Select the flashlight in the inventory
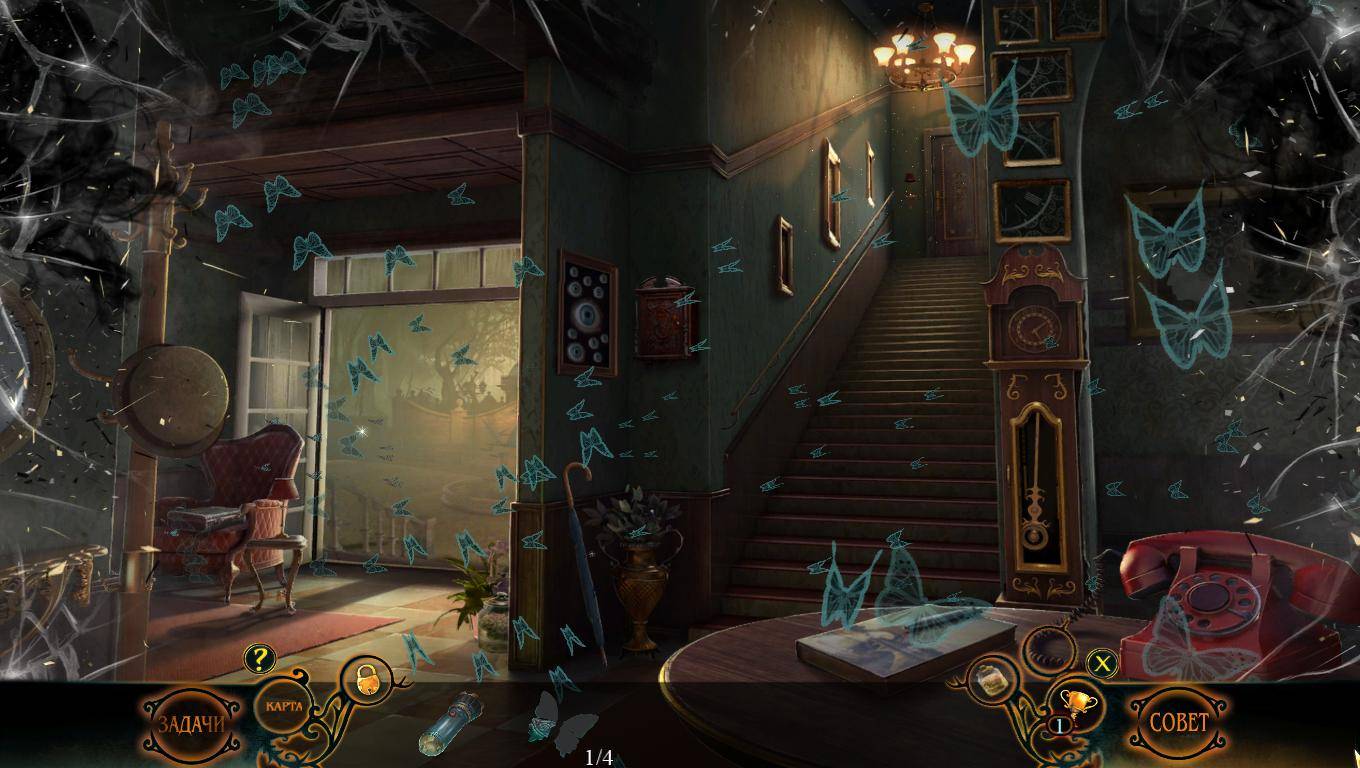 449,723
